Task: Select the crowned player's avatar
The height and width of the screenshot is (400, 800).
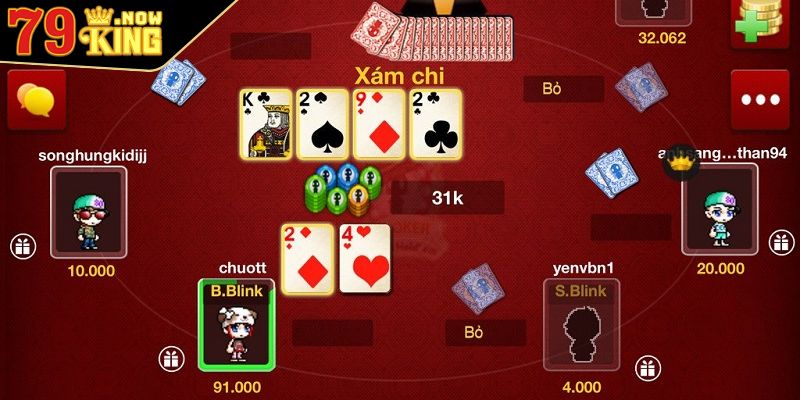Action: pyautogui.click(x=719, y=211)
